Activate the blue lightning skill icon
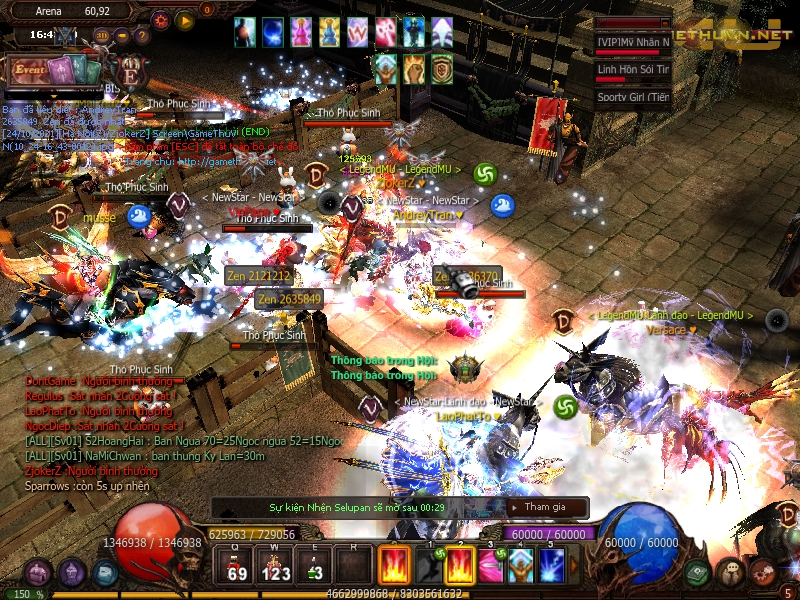This screenshot has height=600, width=800. click(552, 565)
